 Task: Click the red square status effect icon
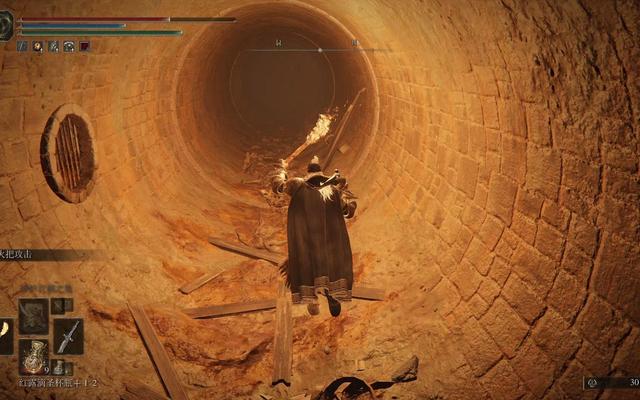pos(85,46)
